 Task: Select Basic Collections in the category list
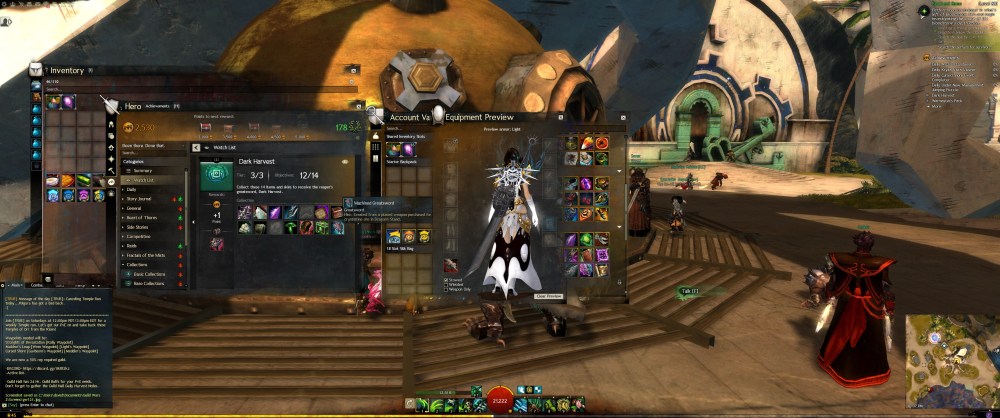148,274
